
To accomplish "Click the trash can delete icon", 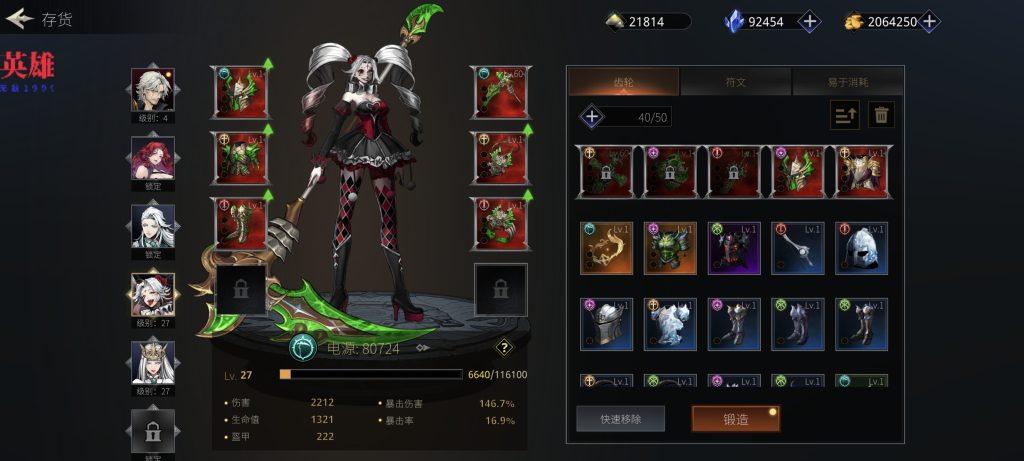I will coord(881,115).
